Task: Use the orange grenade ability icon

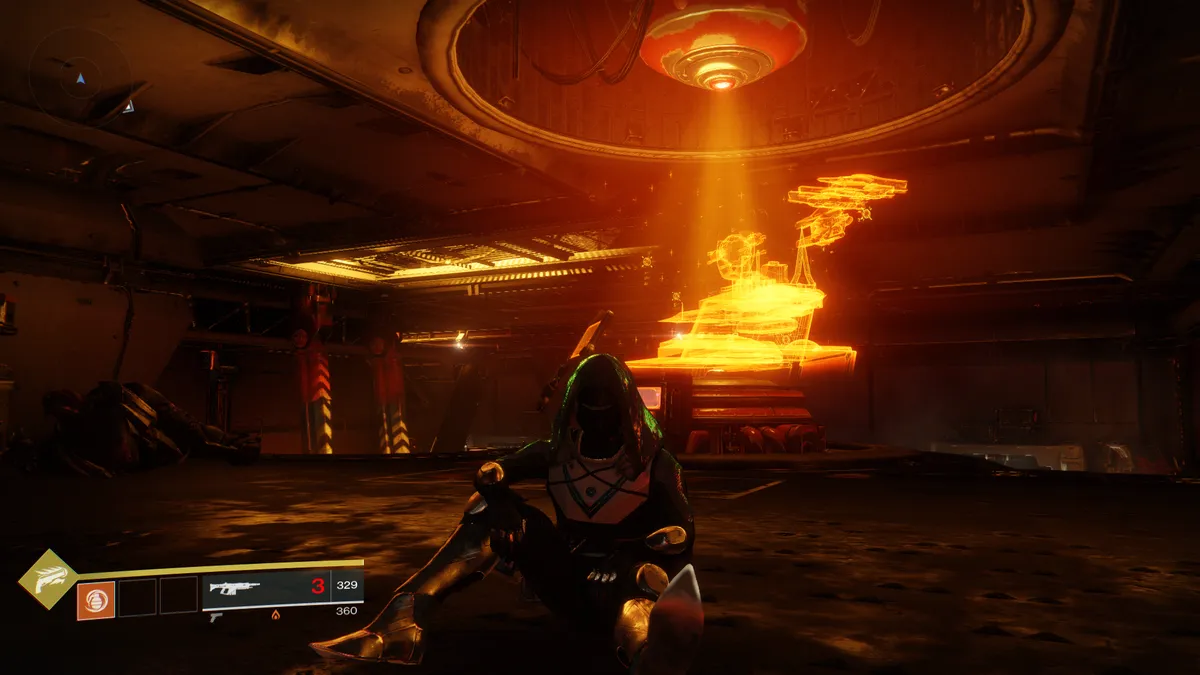Action: 96,599
